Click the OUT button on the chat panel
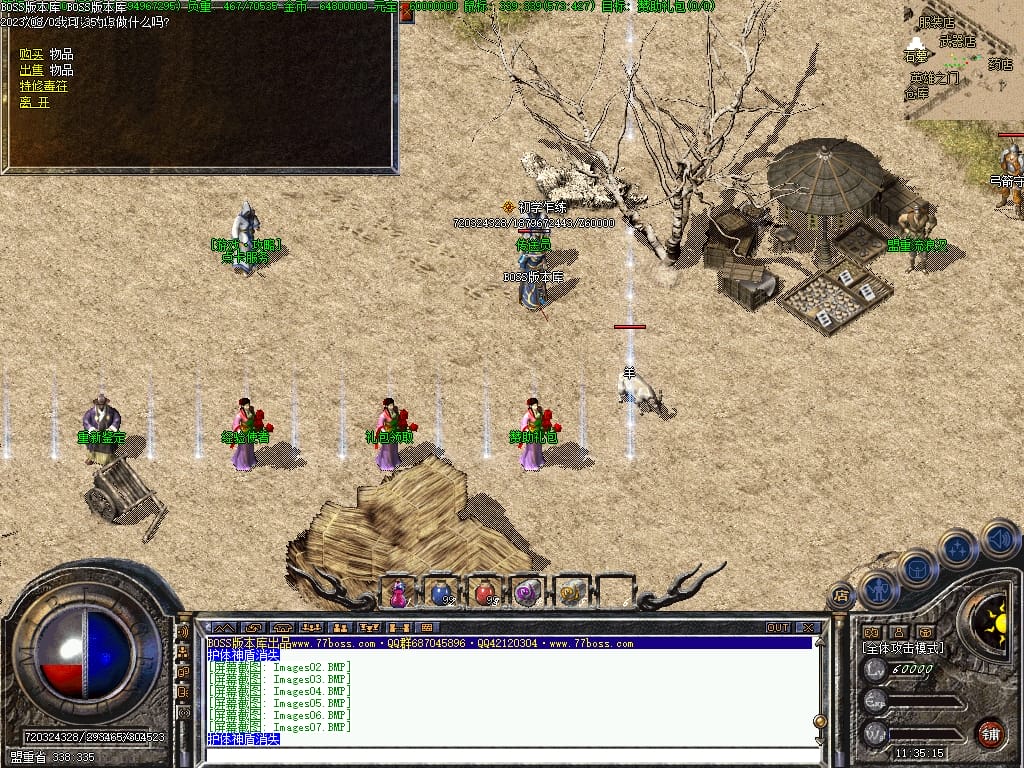Viewport: 1024px width, 768px height. tap(778, 628)
